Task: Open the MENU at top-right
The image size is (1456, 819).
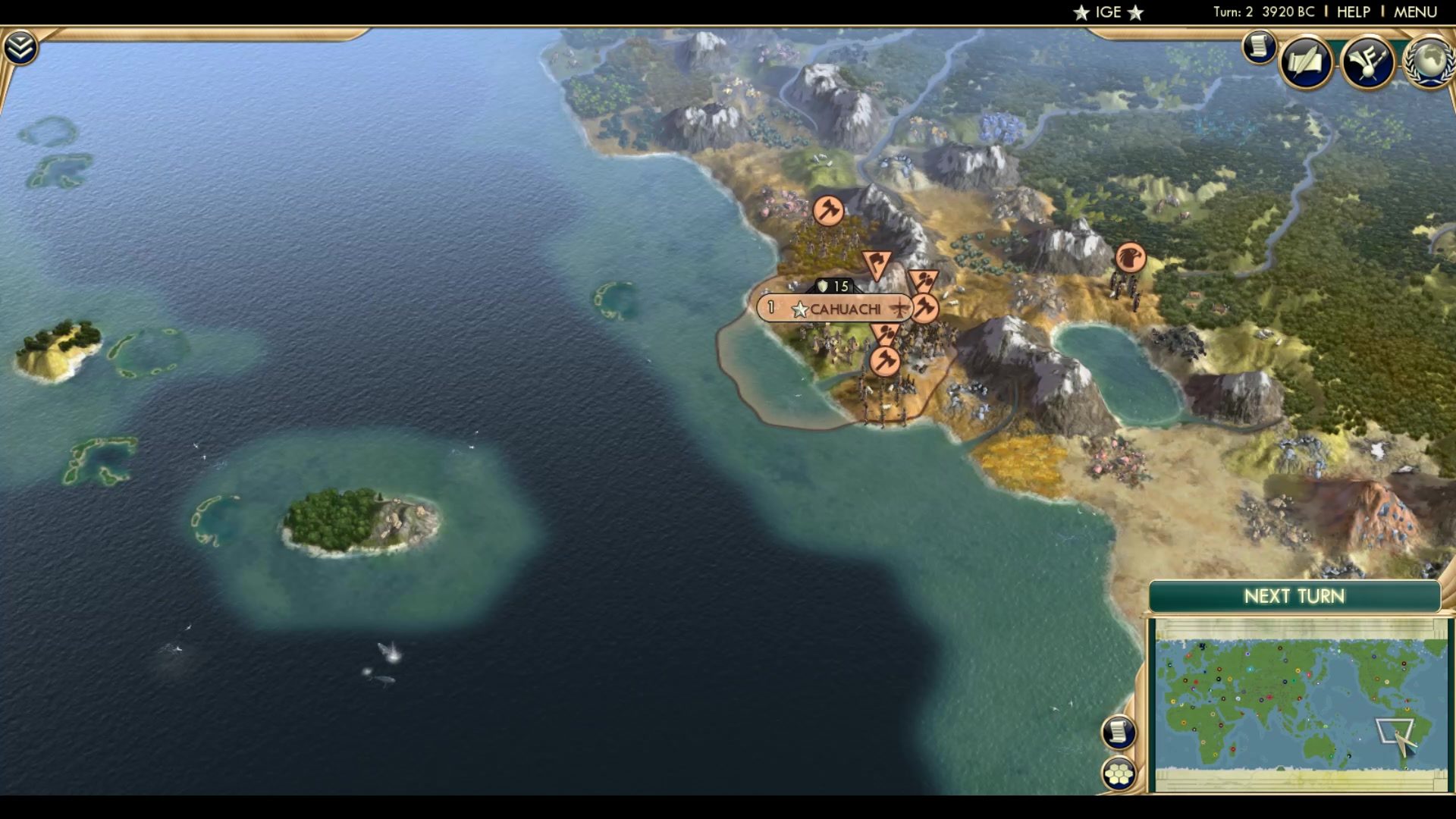Action: [x=1417, y=11]
